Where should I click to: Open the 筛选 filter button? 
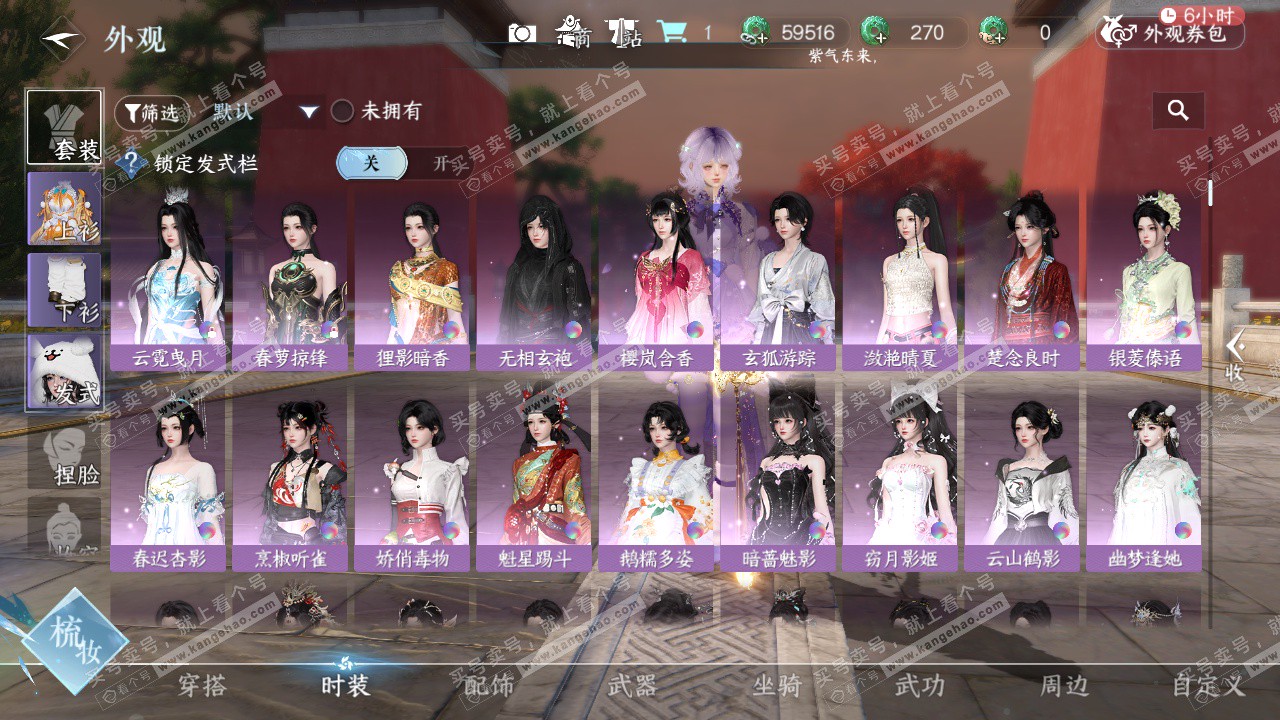(151, 113)
